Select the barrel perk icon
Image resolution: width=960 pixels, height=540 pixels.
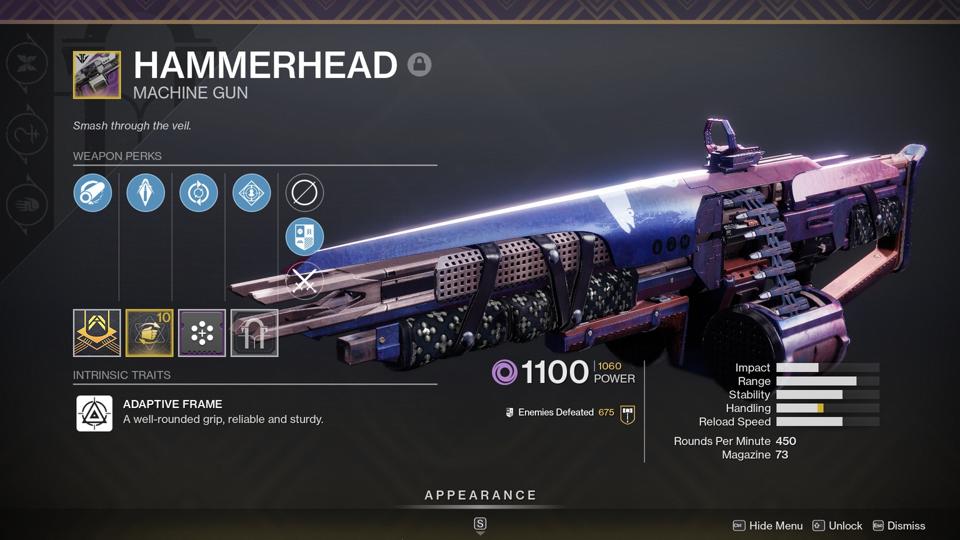(93, 193)
